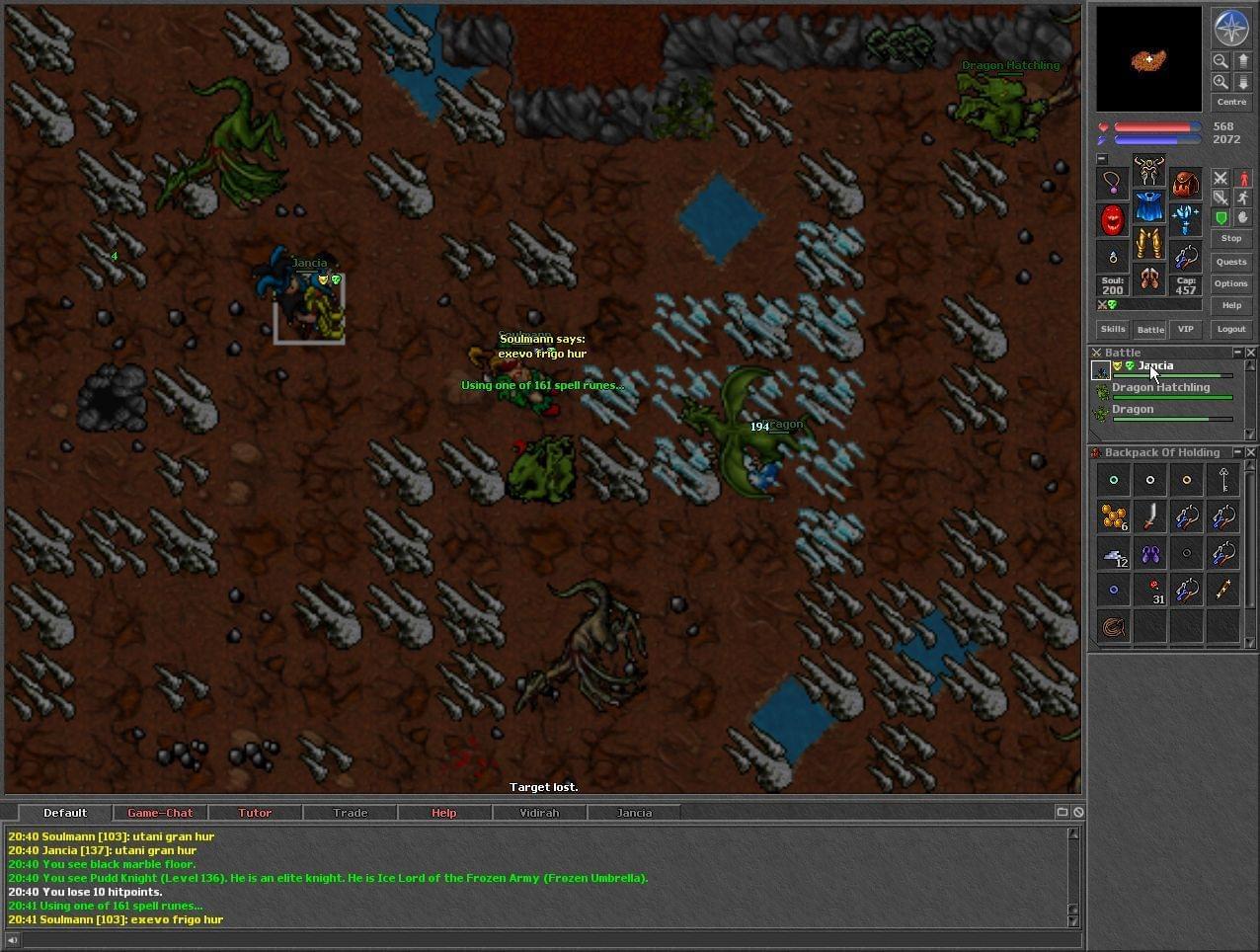Image resolution: width=1260 pixels, height=952 pixels.
Task: Zoom out on the minimap
Action: (x=1221, y=61)
